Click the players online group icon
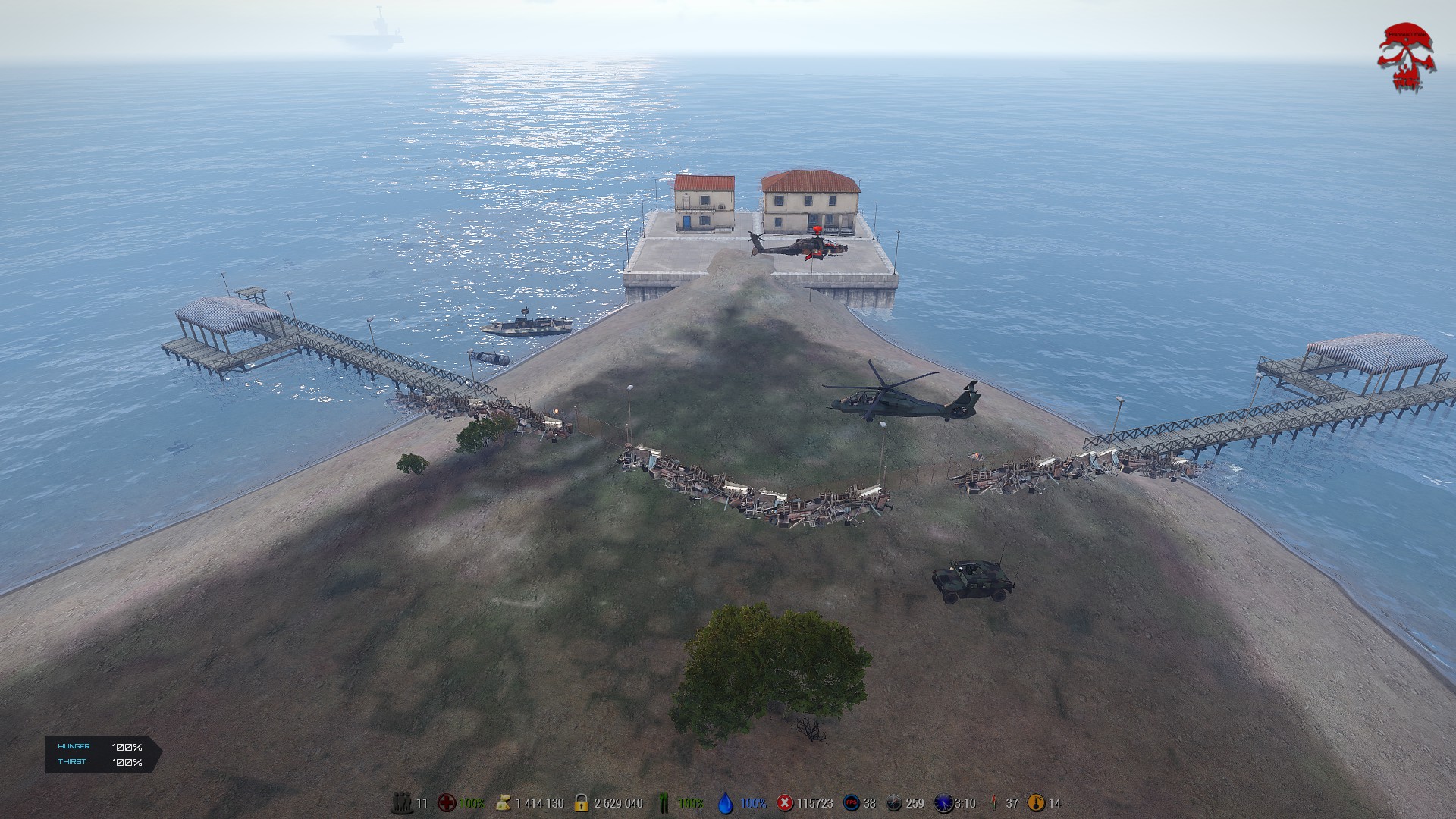The image size is (1456, 819). [x=401, y=803]
